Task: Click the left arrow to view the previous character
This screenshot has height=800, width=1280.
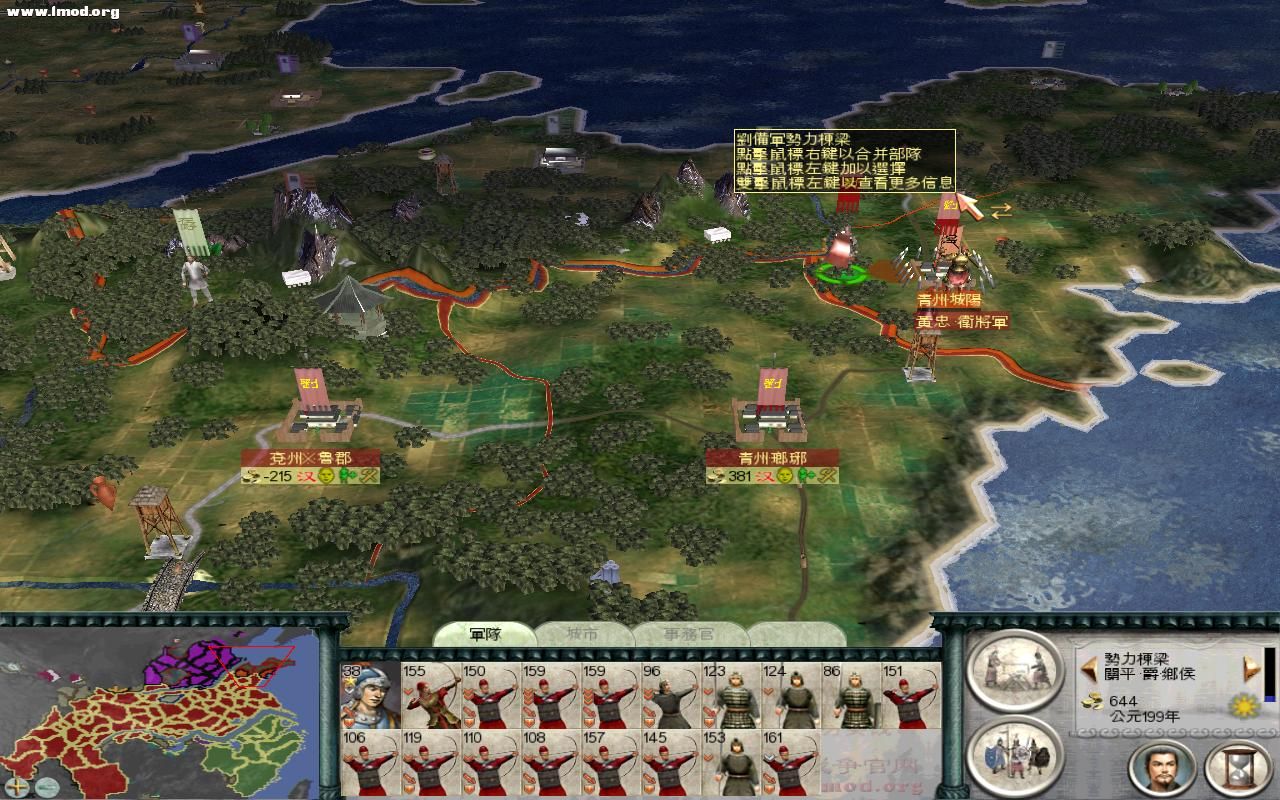Action: pos(1089,669)
